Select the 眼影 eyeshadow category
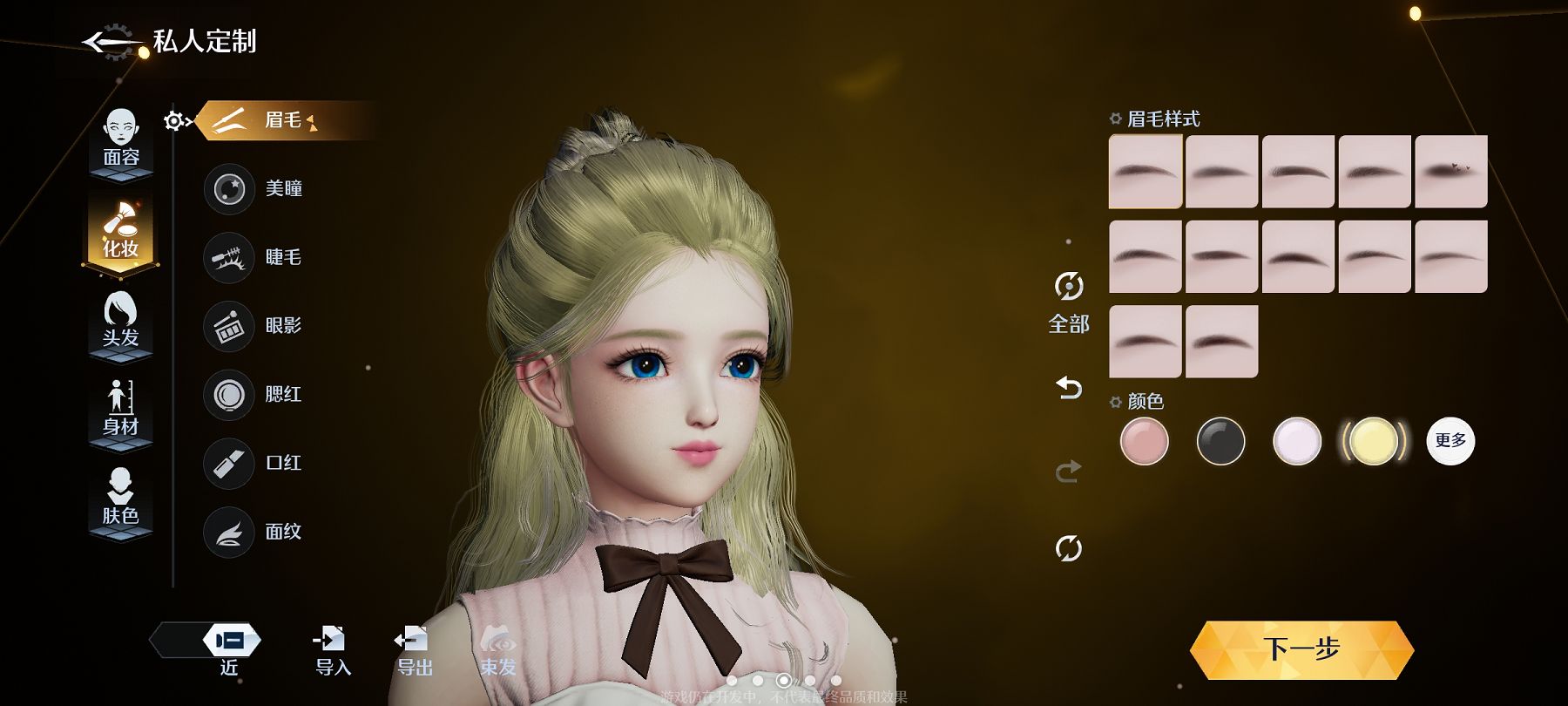This screenshot has width=1568, height=706. [253, 325]
